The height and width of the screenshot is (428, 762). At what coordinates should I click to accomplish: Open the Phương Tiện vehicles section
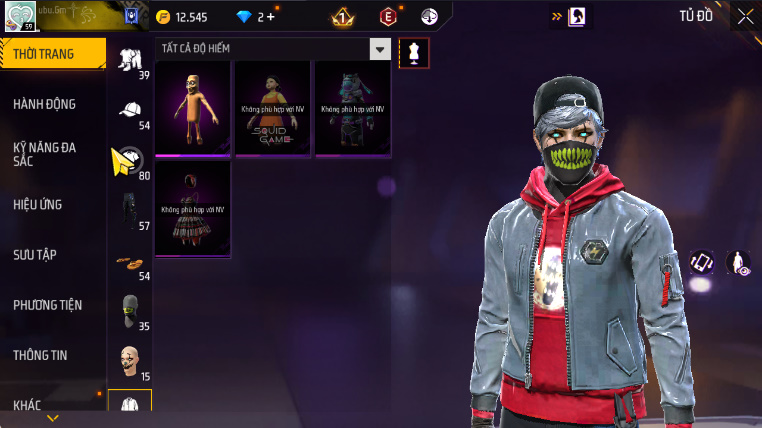coord(47,304)
